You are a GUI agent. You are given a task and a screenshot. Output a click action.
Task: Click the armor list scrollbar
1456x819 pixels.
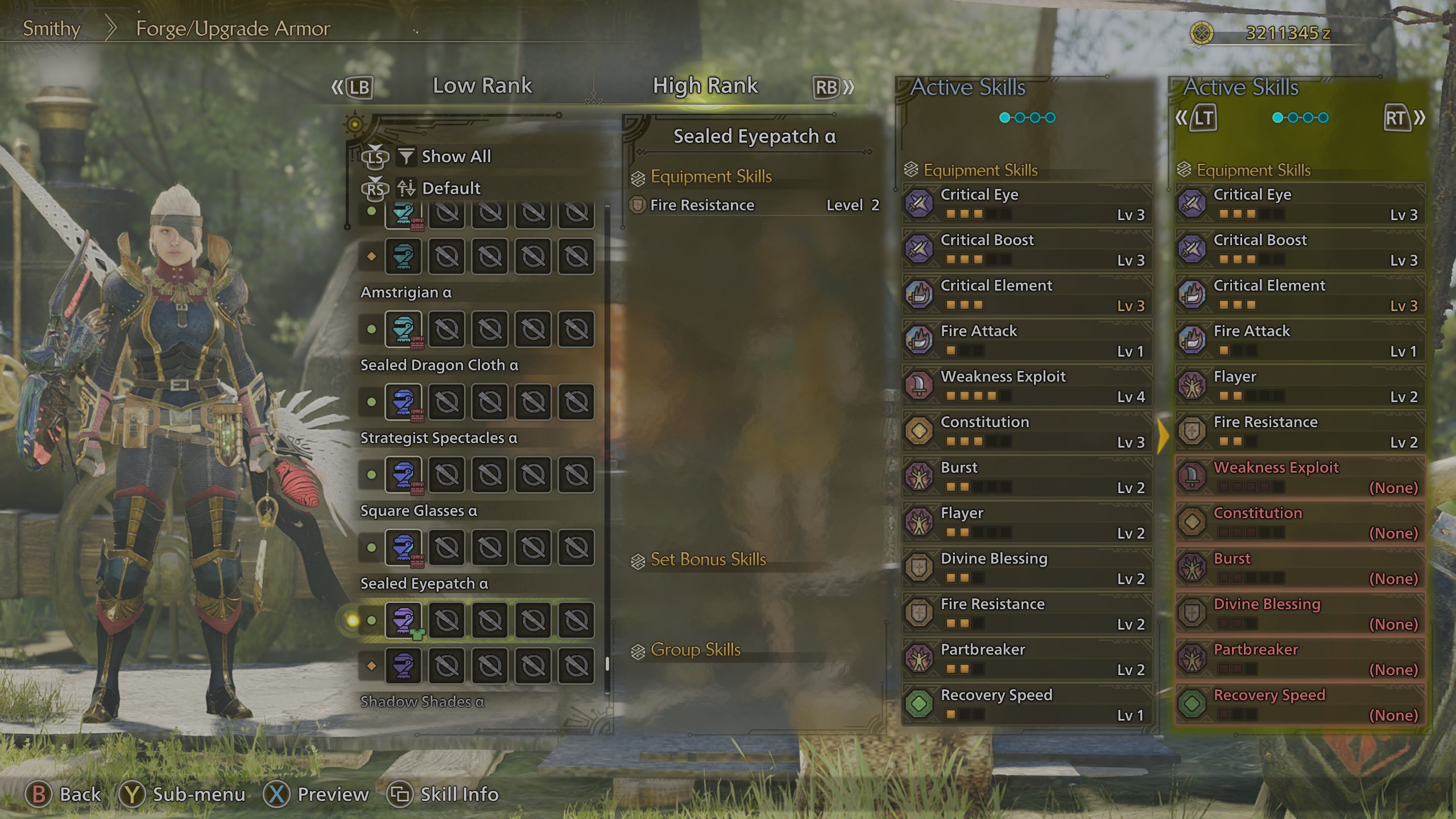[607, 663]
